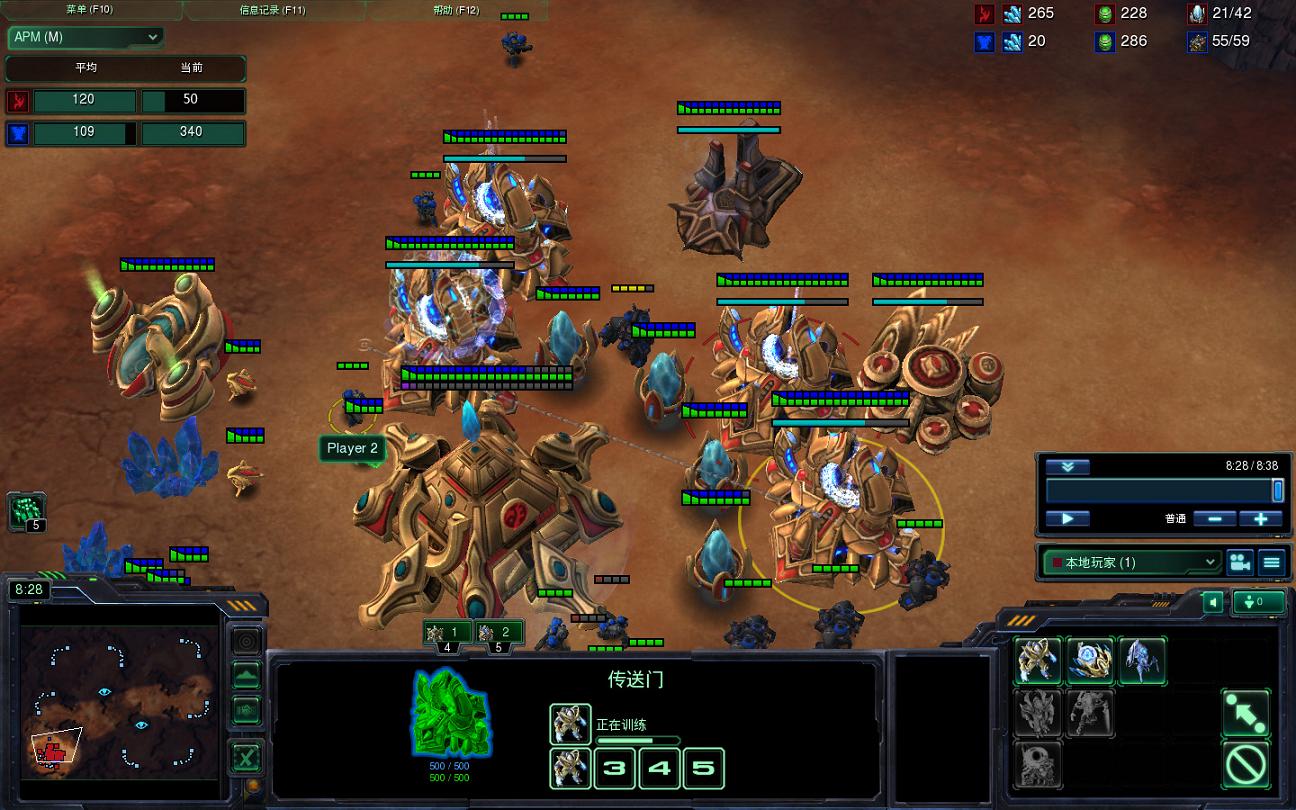Select control group 1
The width and height of the screenshot is (1296, 810).
[447, 632]
